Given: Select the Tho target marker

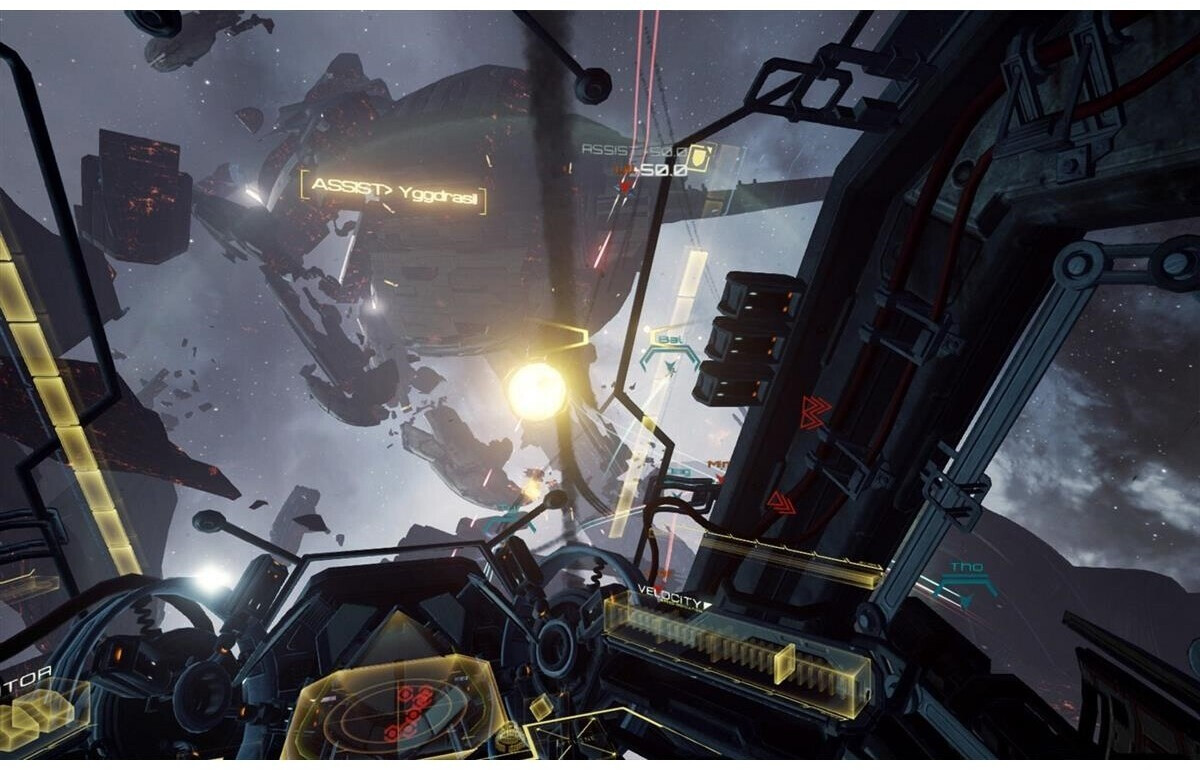Looking at the screenshot, I should click(x=965, y=581).
